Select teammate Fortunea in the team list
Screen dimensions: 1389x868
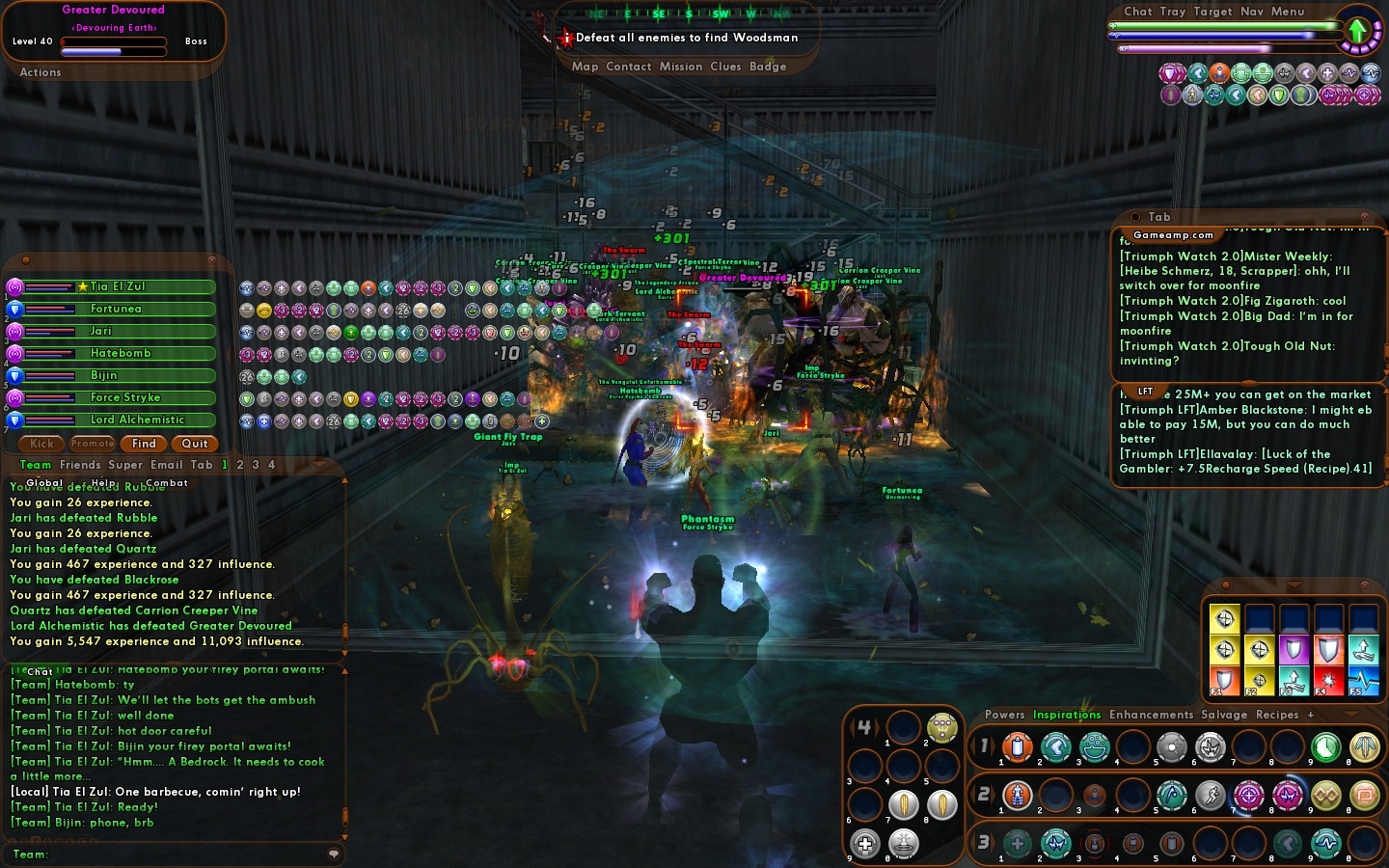[x=117, y=309]
